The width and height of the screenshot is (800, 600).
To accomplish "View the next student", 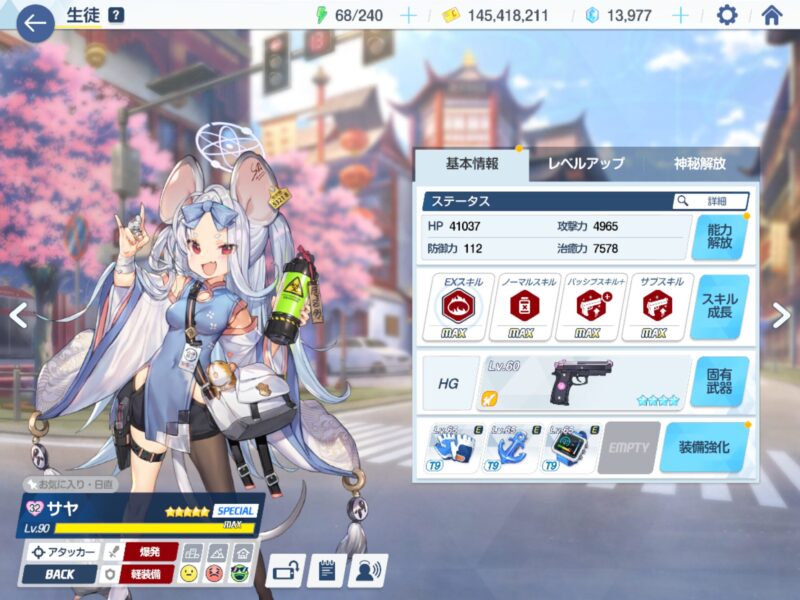I will [x=781, y=315].
